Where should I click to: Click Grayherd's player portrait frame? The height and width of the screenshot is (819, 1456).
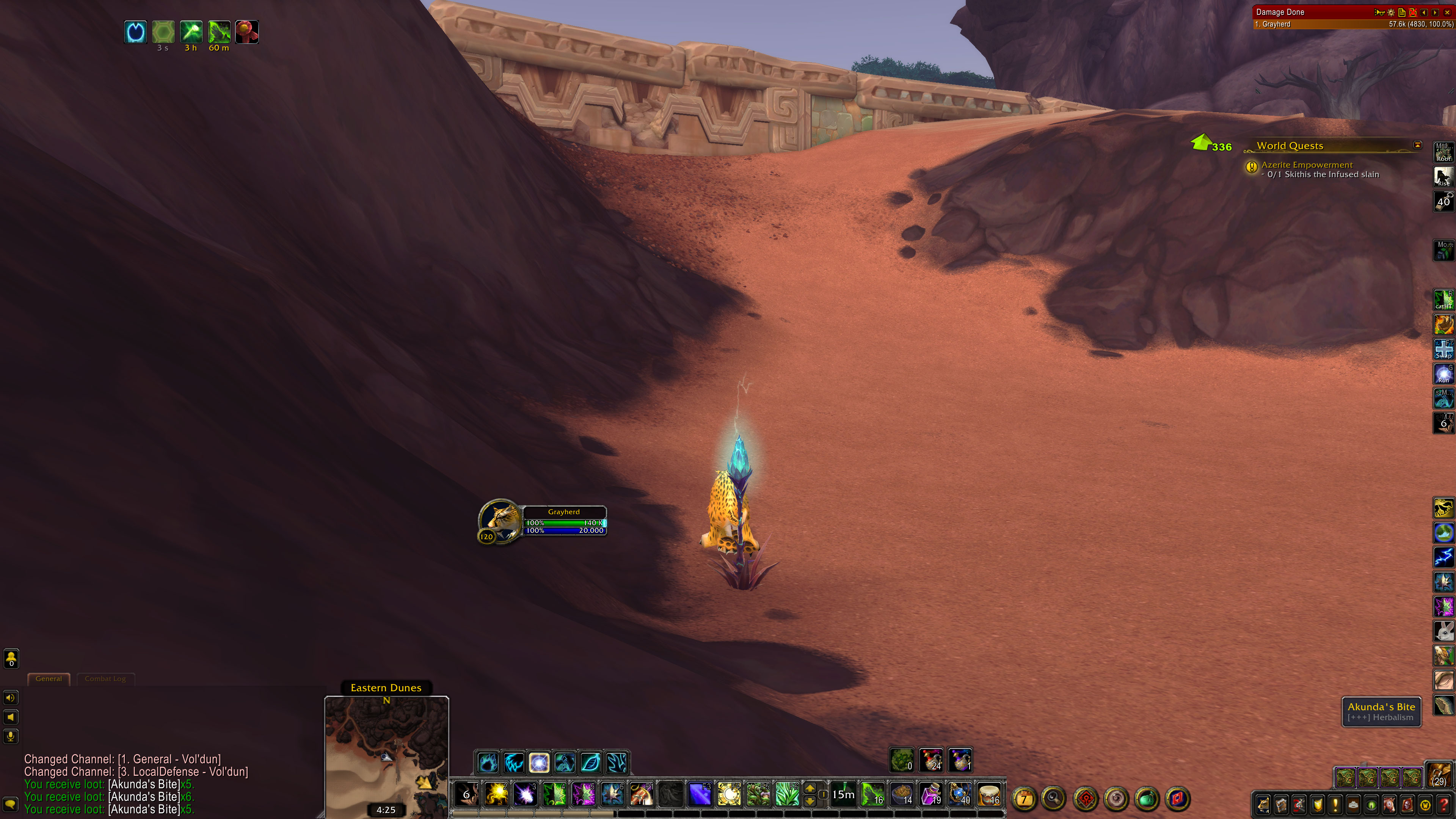[500, 519]
